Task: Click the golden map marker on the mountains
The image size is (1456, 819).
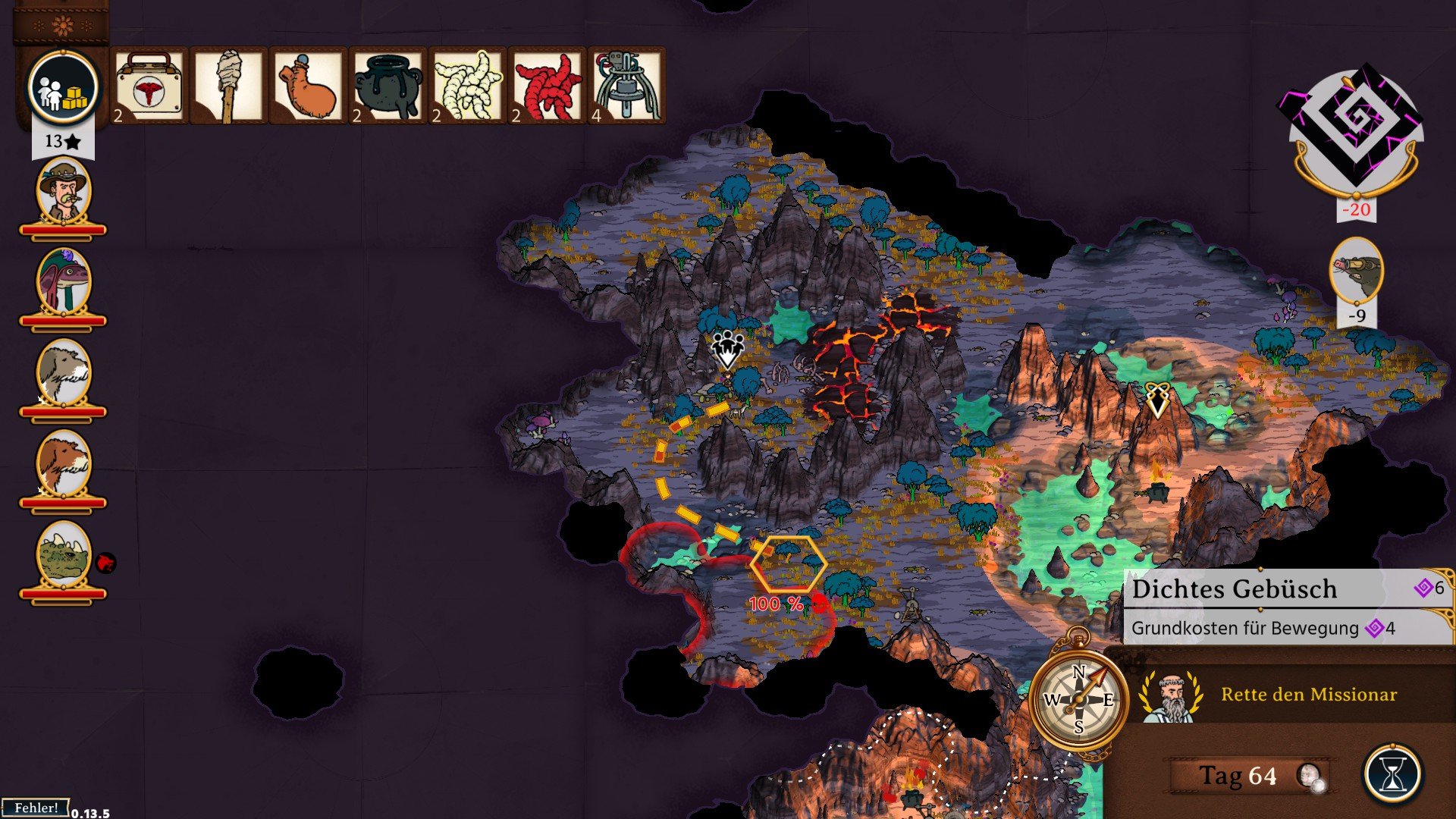Action: (x=1157, y=400)
